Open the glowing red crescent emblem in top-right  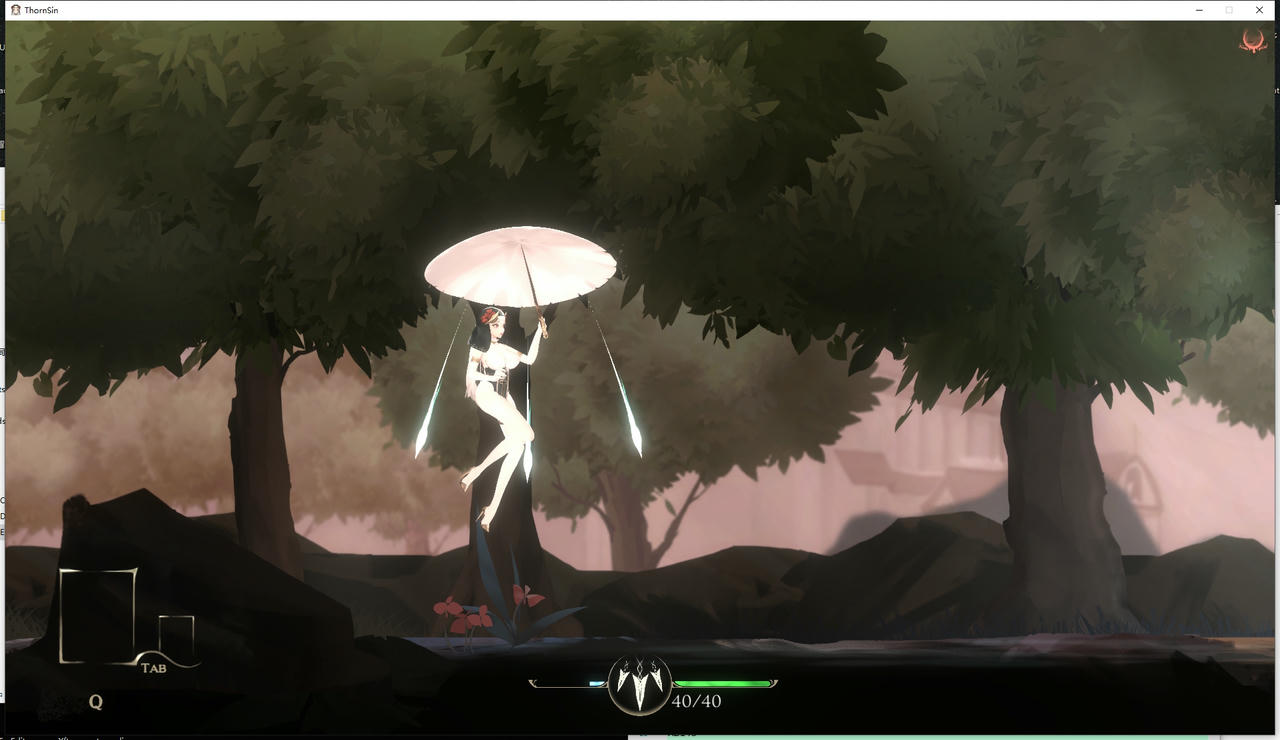1253,42
